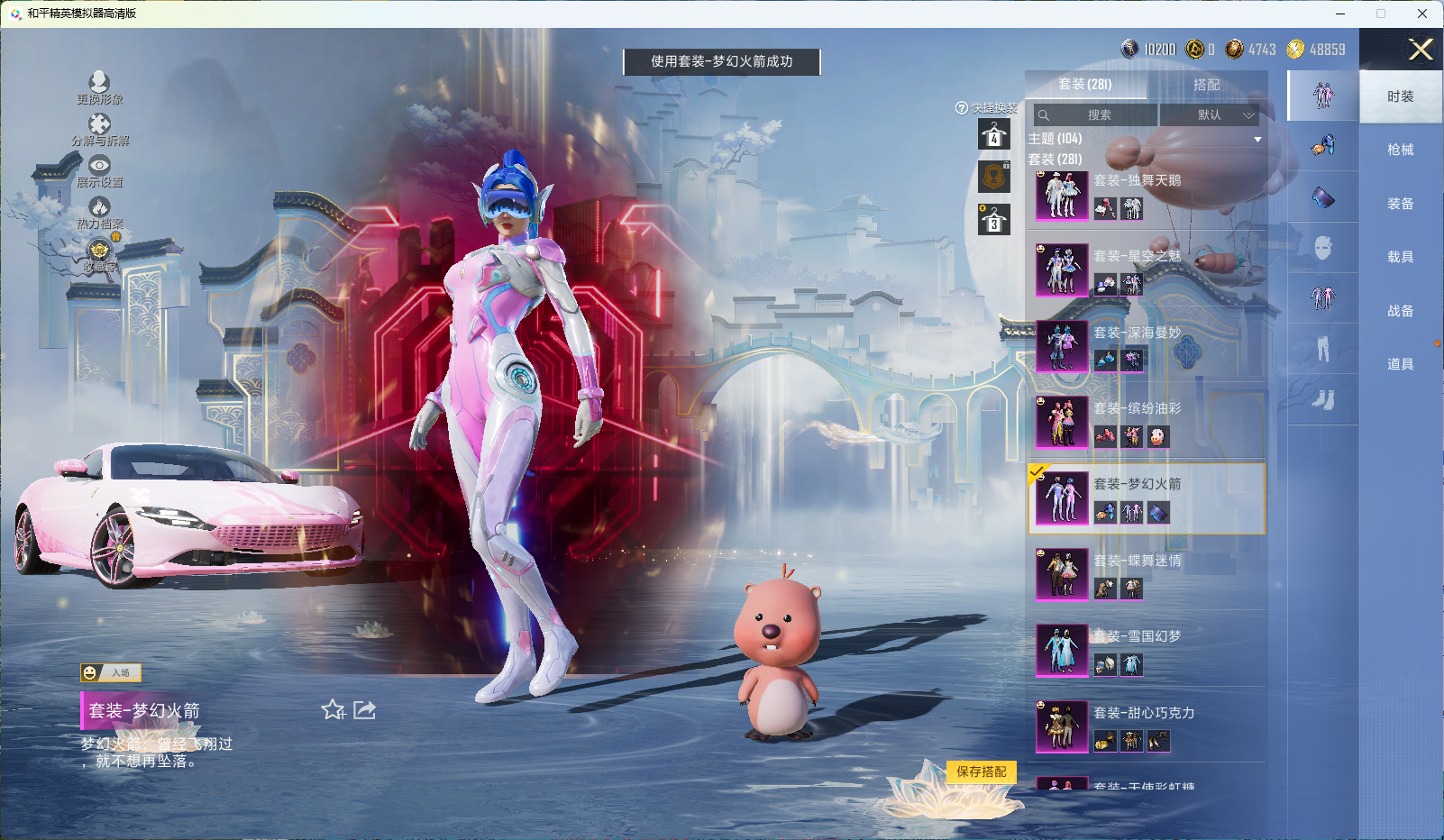The width and height of the screenshot is (1444, 840).
Task: Open the 默认 sort dropdown
Action: coord(1210,115)
